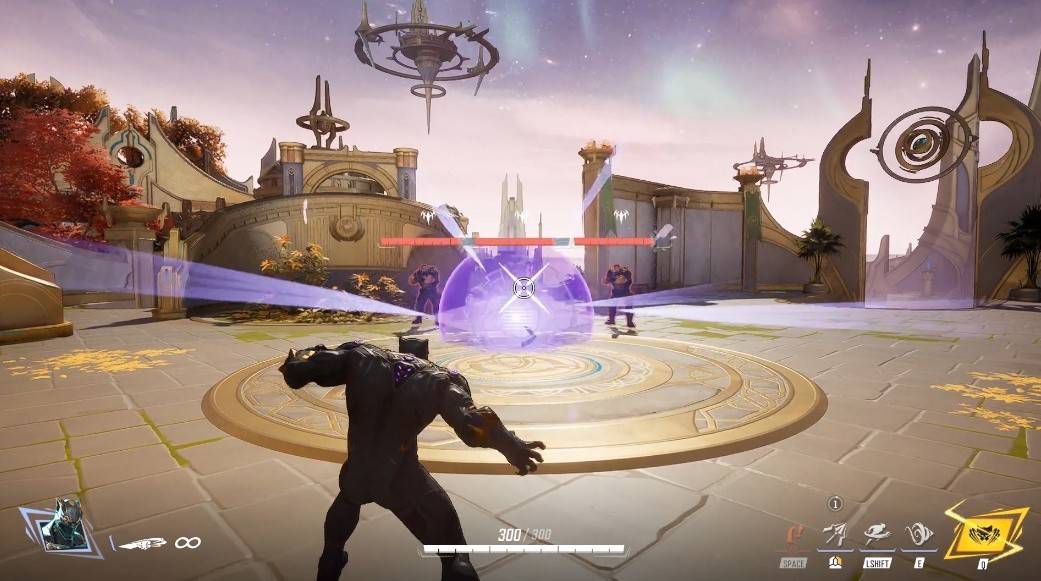
Task: Use the swirling spiral ability icon
Action: 918,535
